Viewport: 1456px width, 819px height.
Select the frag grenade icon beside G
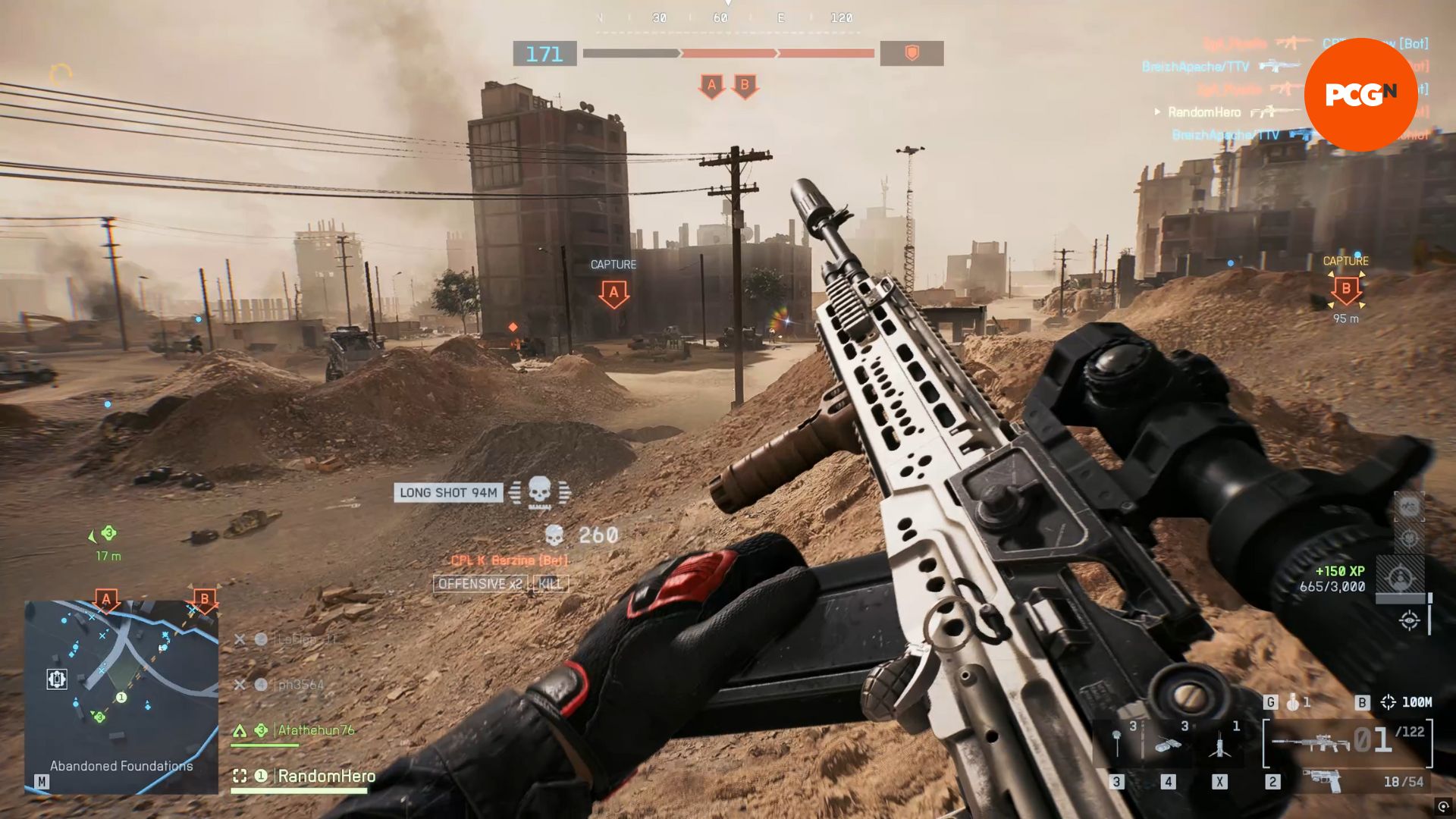point(1291,702)
